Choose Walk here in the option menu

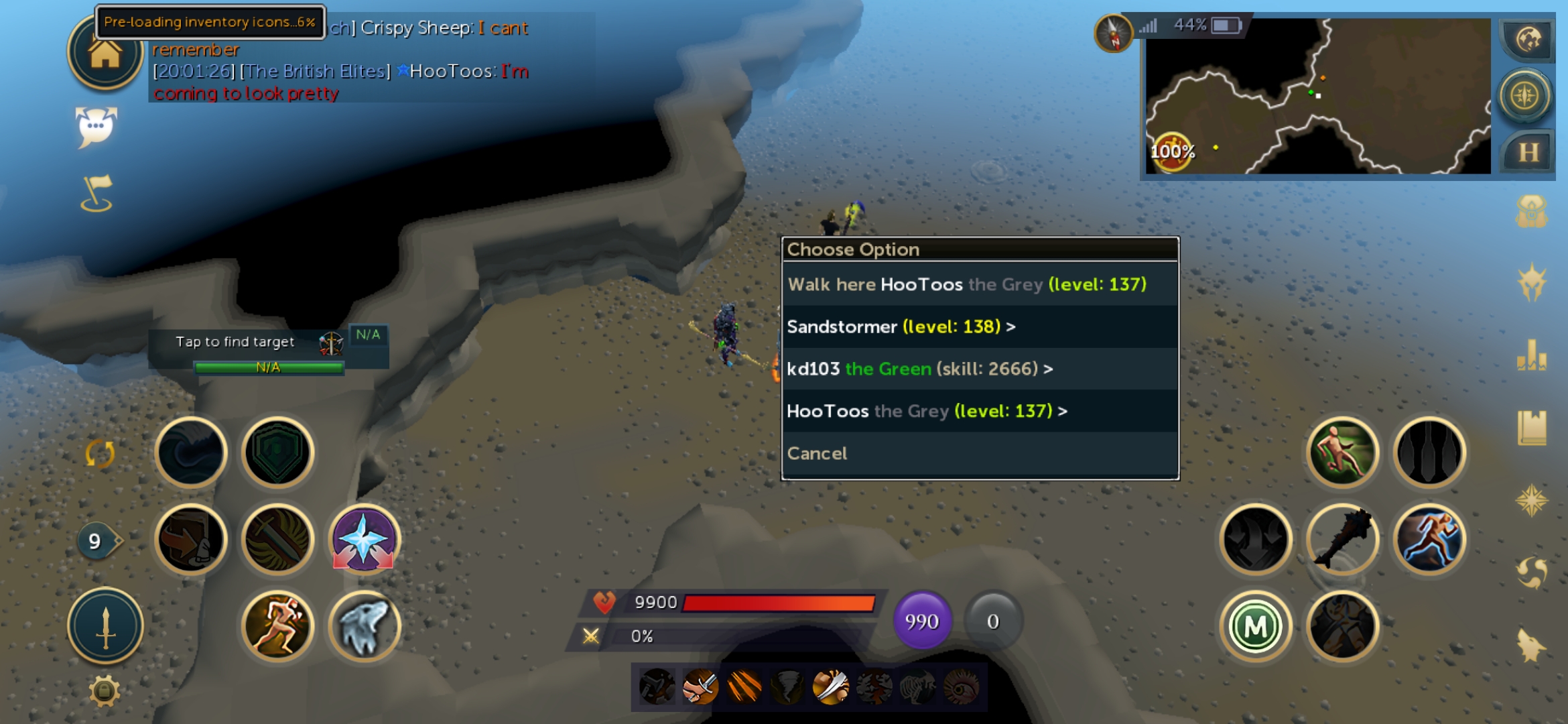coord(966,284)
